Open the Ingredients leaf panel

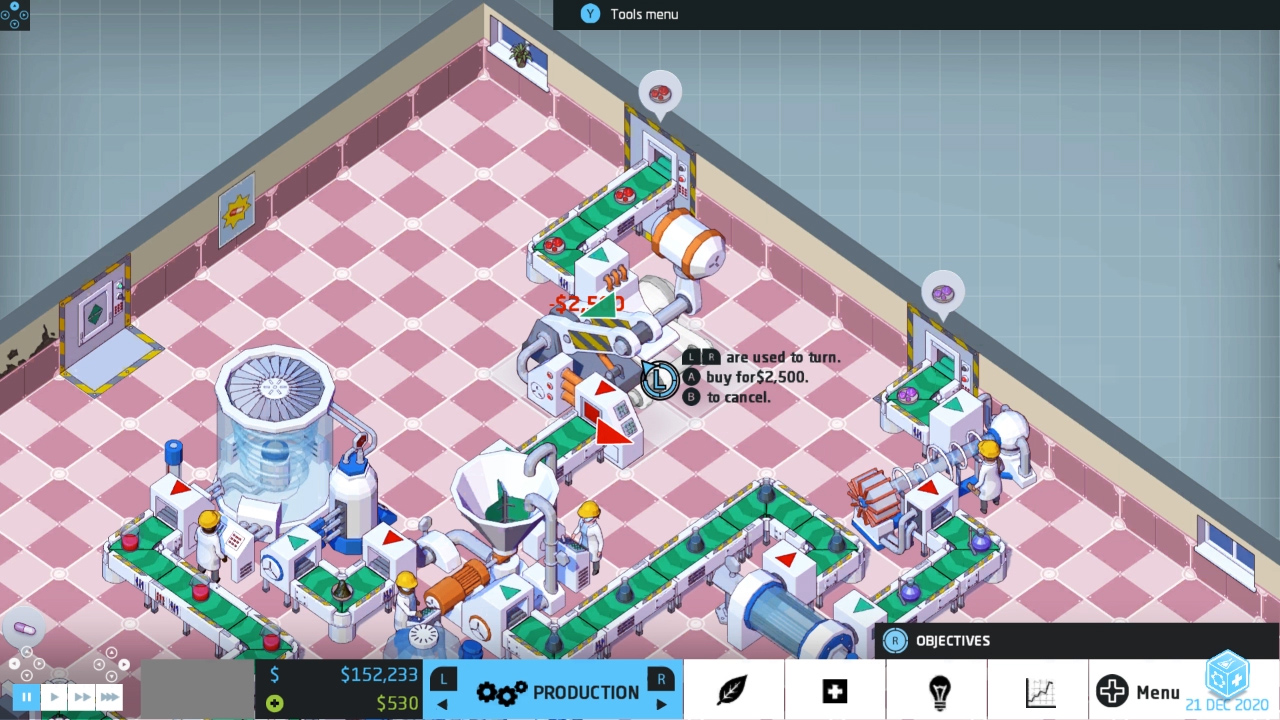click(x=731, y=690)
